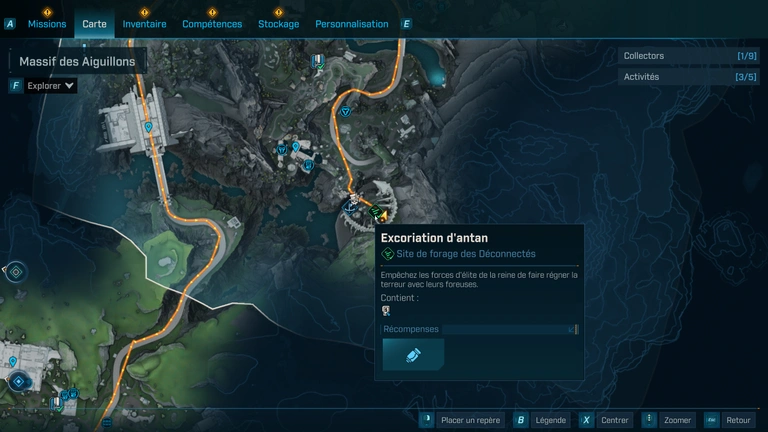Open the Missions tab
Screen dimensions: 768x432
coord(47,23)
